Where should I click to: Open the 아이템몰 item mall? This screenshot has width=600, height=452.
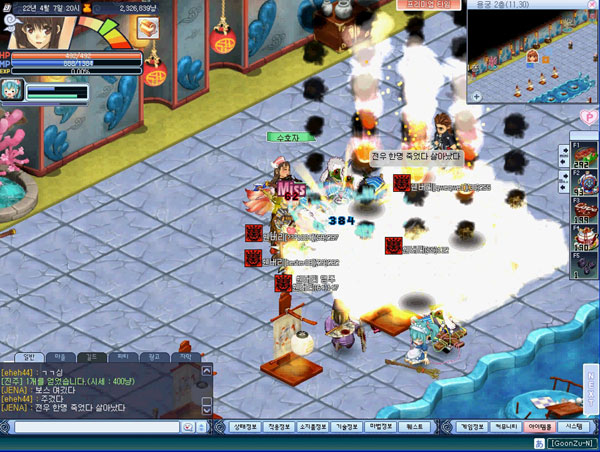(x=538, y=425)
